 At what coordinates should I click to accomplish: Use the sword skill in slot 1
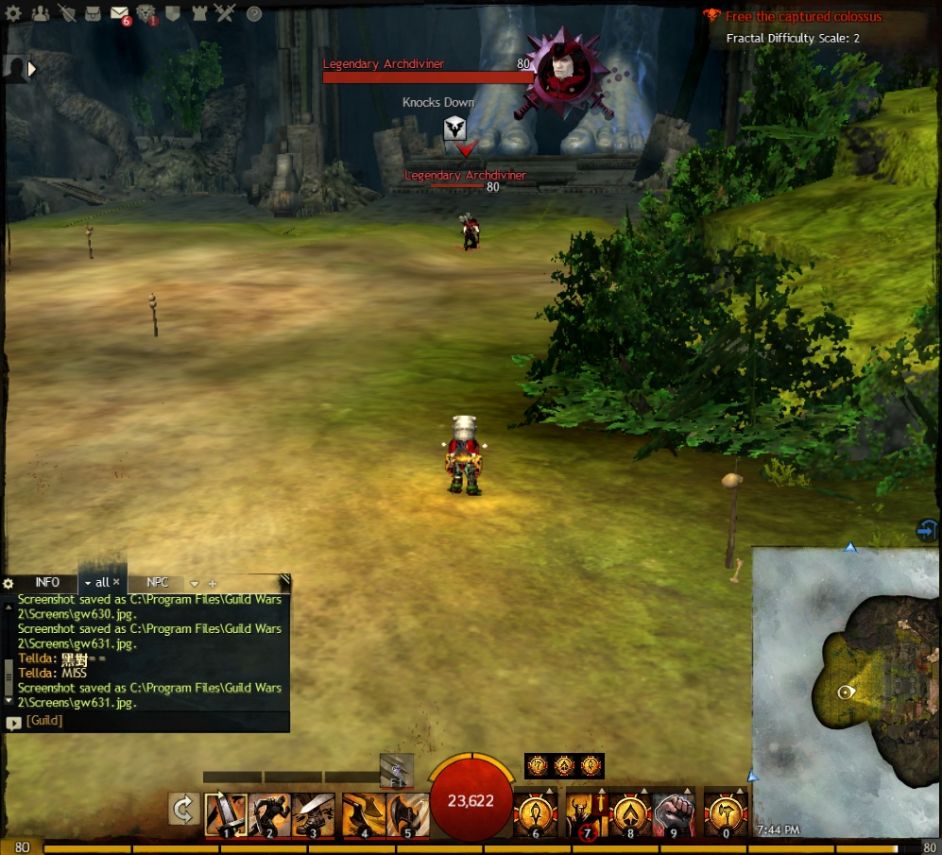click(226, 814)
